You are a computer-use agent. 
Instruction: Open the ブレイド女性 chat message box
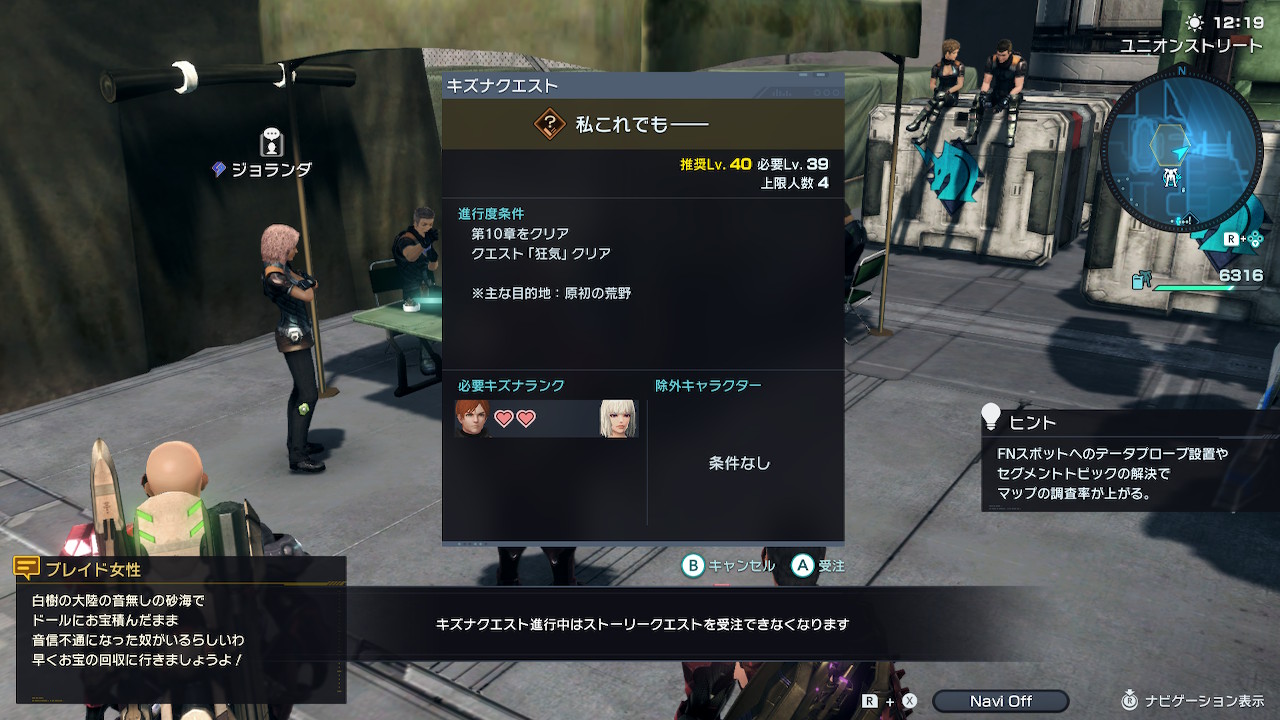tap(180, 628)
